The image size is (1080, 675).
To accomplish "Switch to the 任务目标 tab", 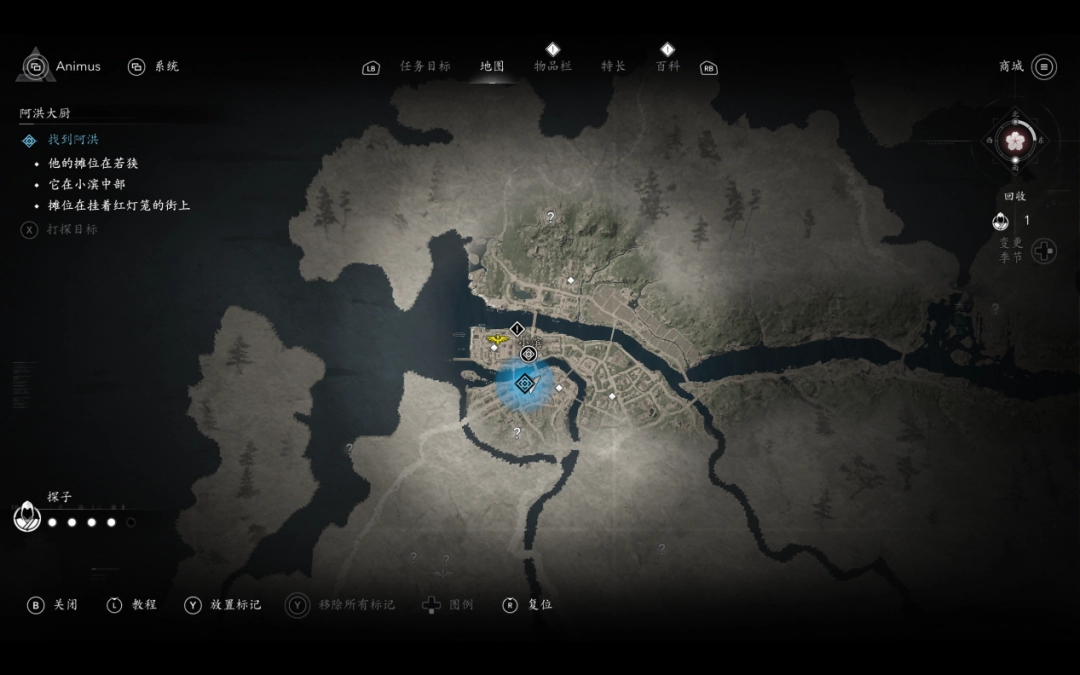I will [x=425, y=67].
